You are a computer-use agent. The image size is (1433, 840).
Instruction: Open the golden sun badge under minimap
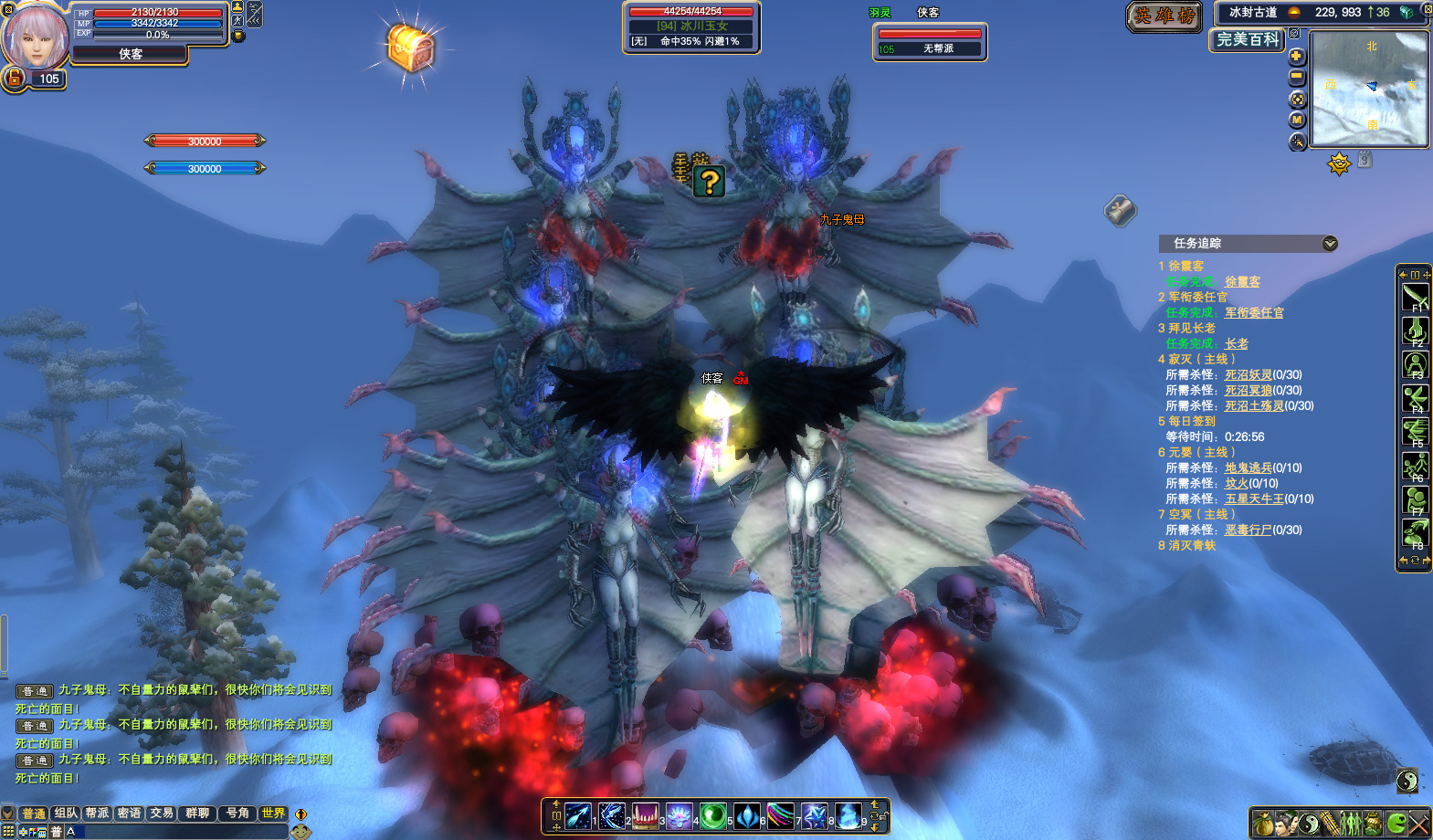pos(1339,164)
